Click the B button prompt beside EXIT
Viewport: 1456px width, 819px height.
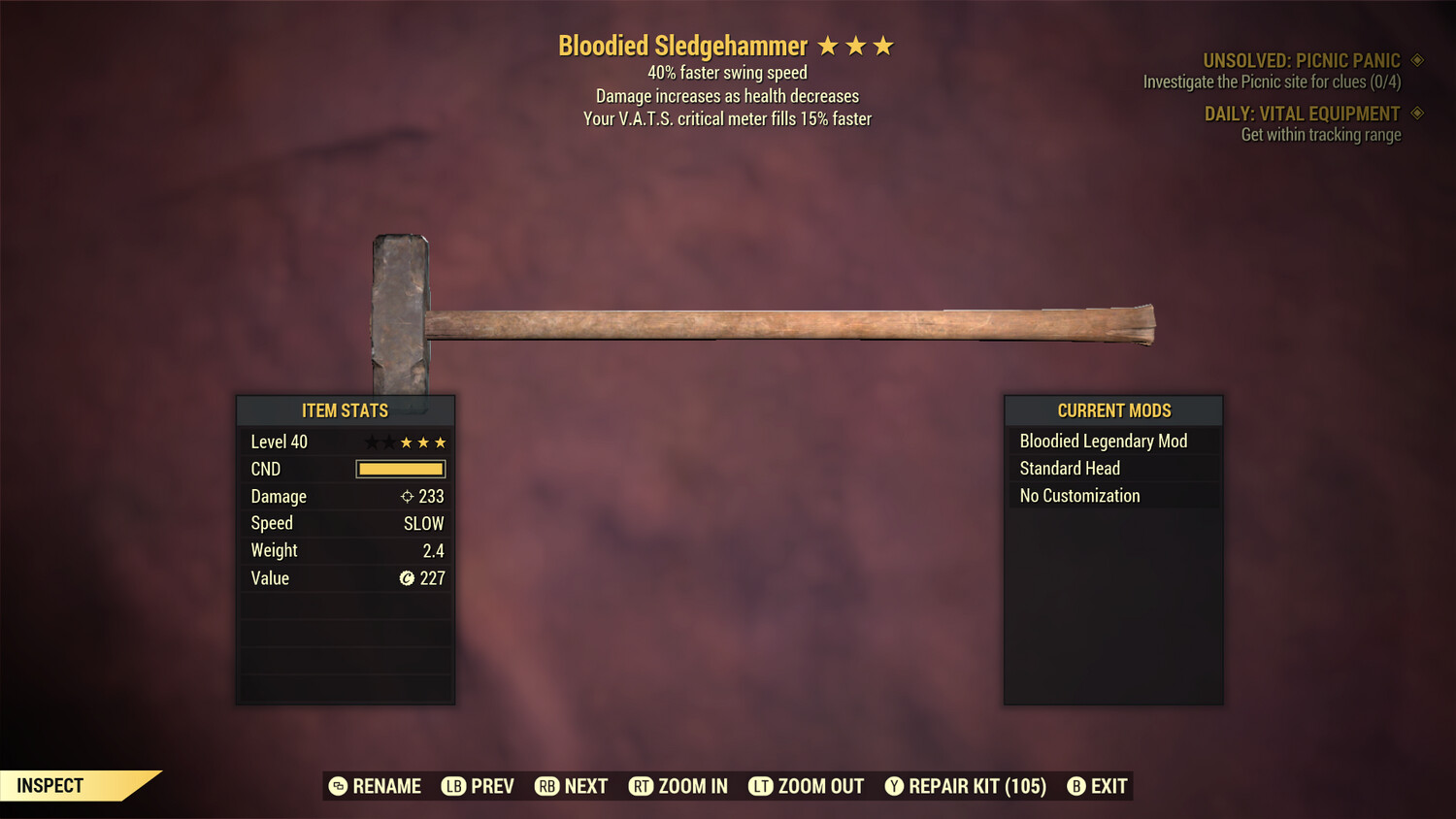1075,786
